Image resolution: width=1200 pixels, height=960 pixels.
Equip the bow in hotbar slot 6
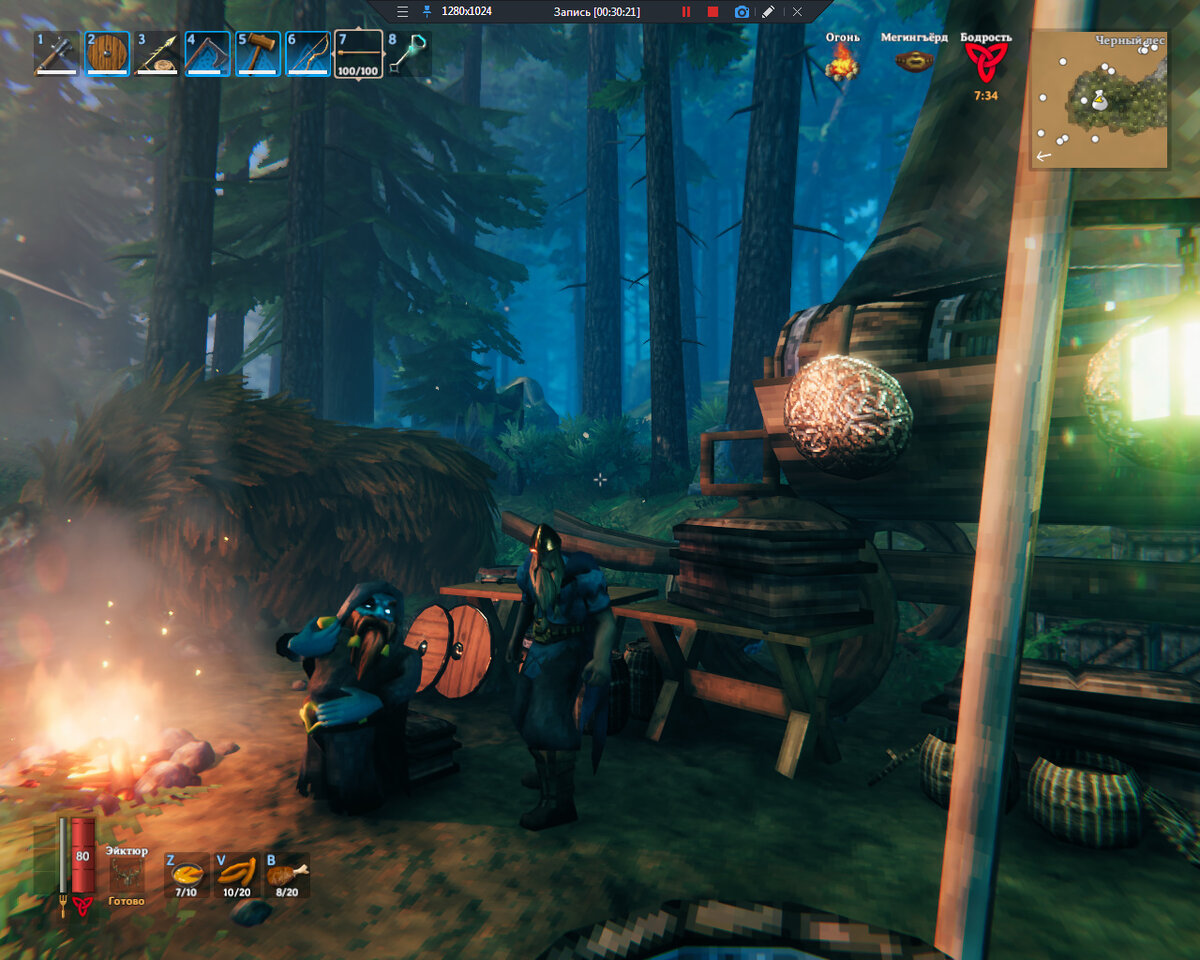[307, 54]
